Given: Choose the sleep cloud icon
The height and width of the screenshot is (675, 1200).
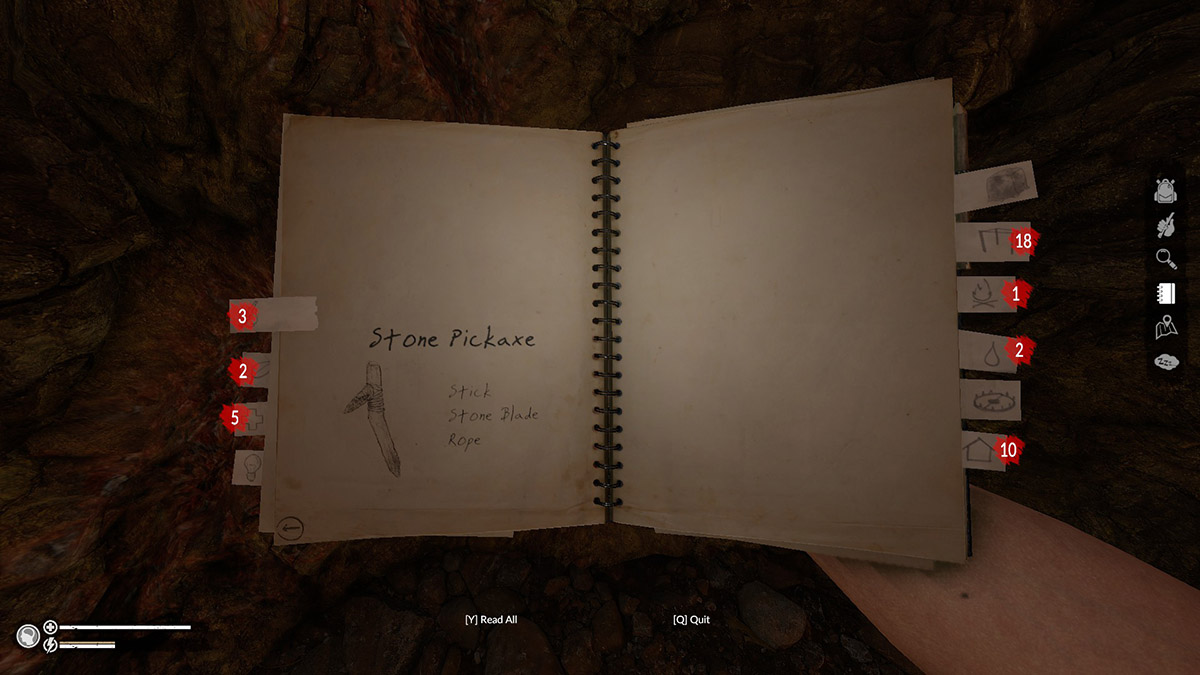Looking at the screenshot, I should pyautogui.click(x=1165, y=361).
